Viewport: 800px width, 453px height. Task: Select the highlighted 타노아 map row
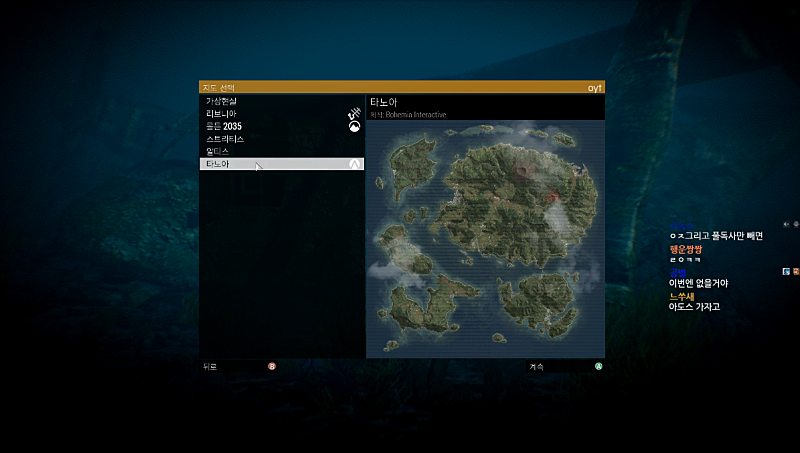pos(280,163)
